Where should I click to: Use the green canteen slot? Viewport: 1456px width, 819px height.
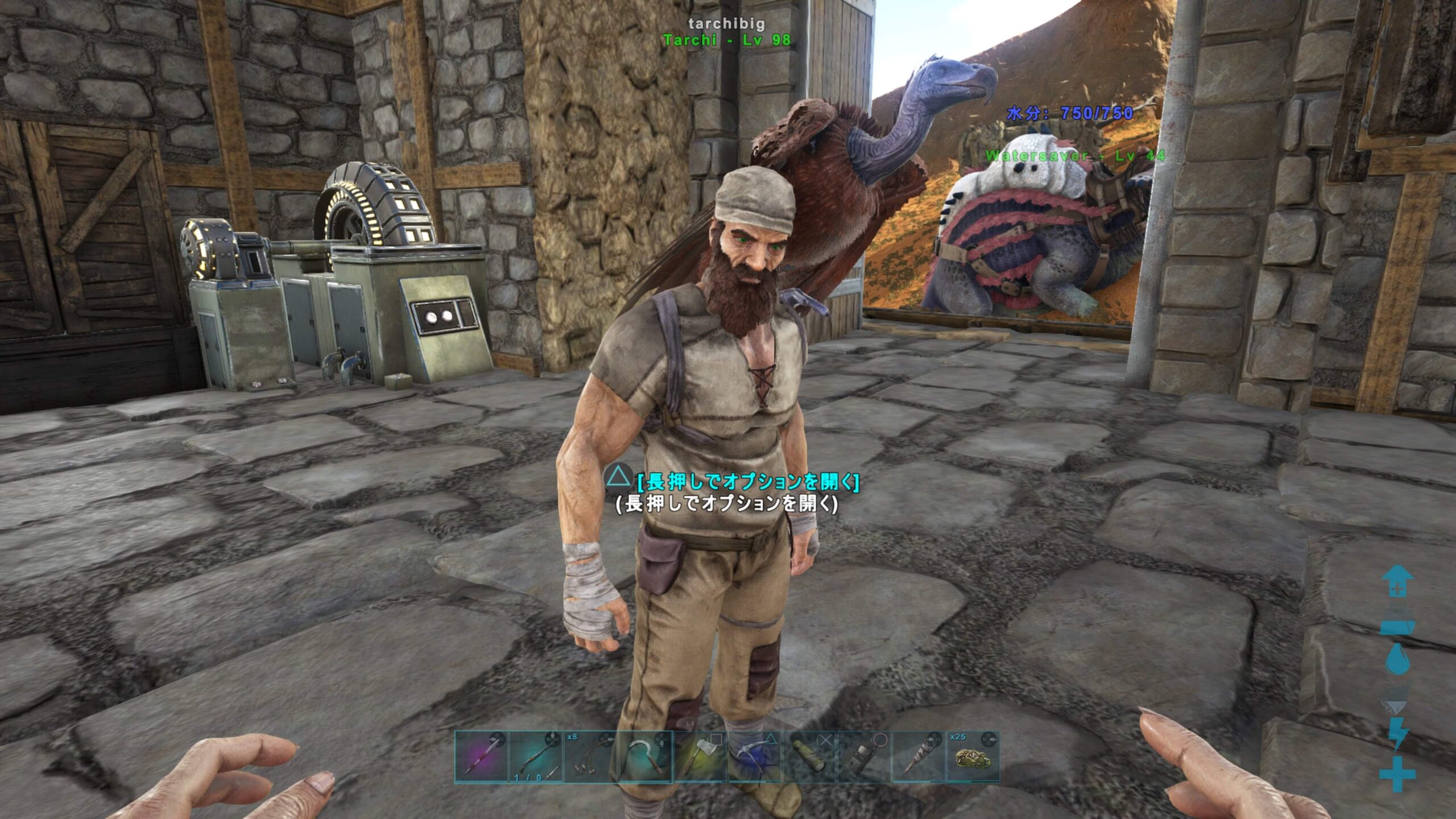(x=809, y=757)
